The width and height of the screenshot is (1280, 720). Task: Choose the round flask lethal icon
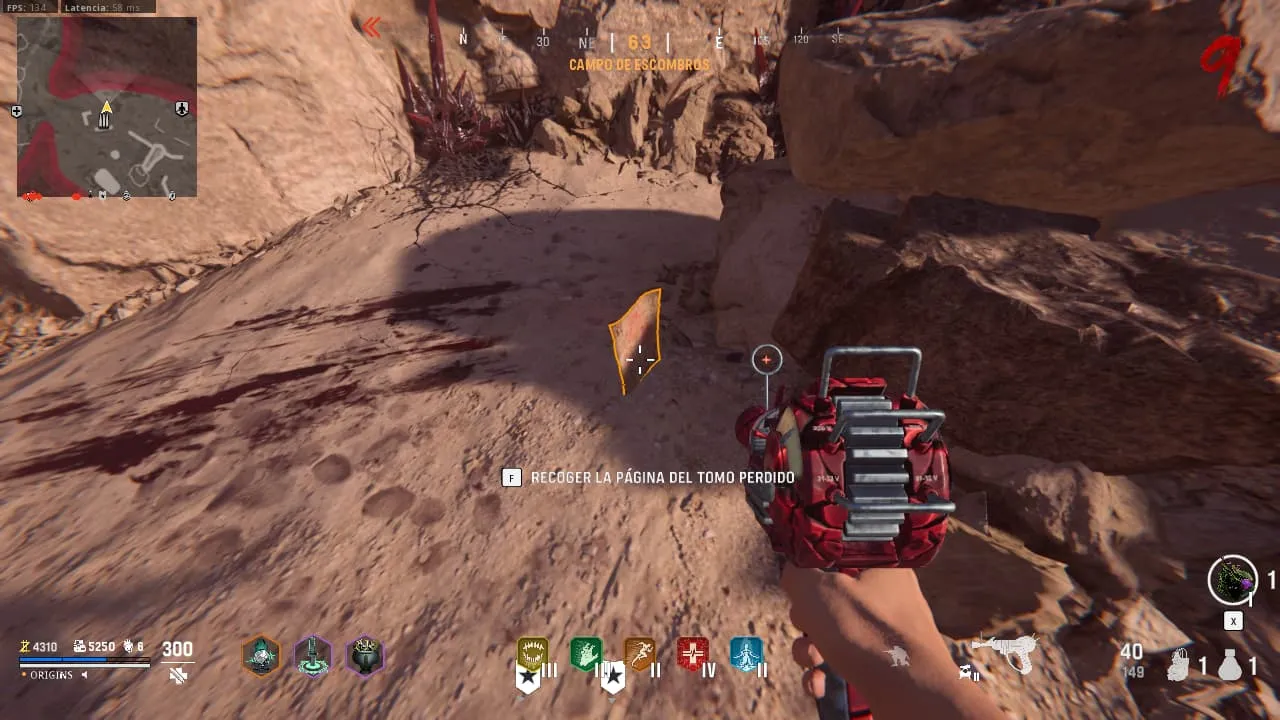pos(1230,666)
